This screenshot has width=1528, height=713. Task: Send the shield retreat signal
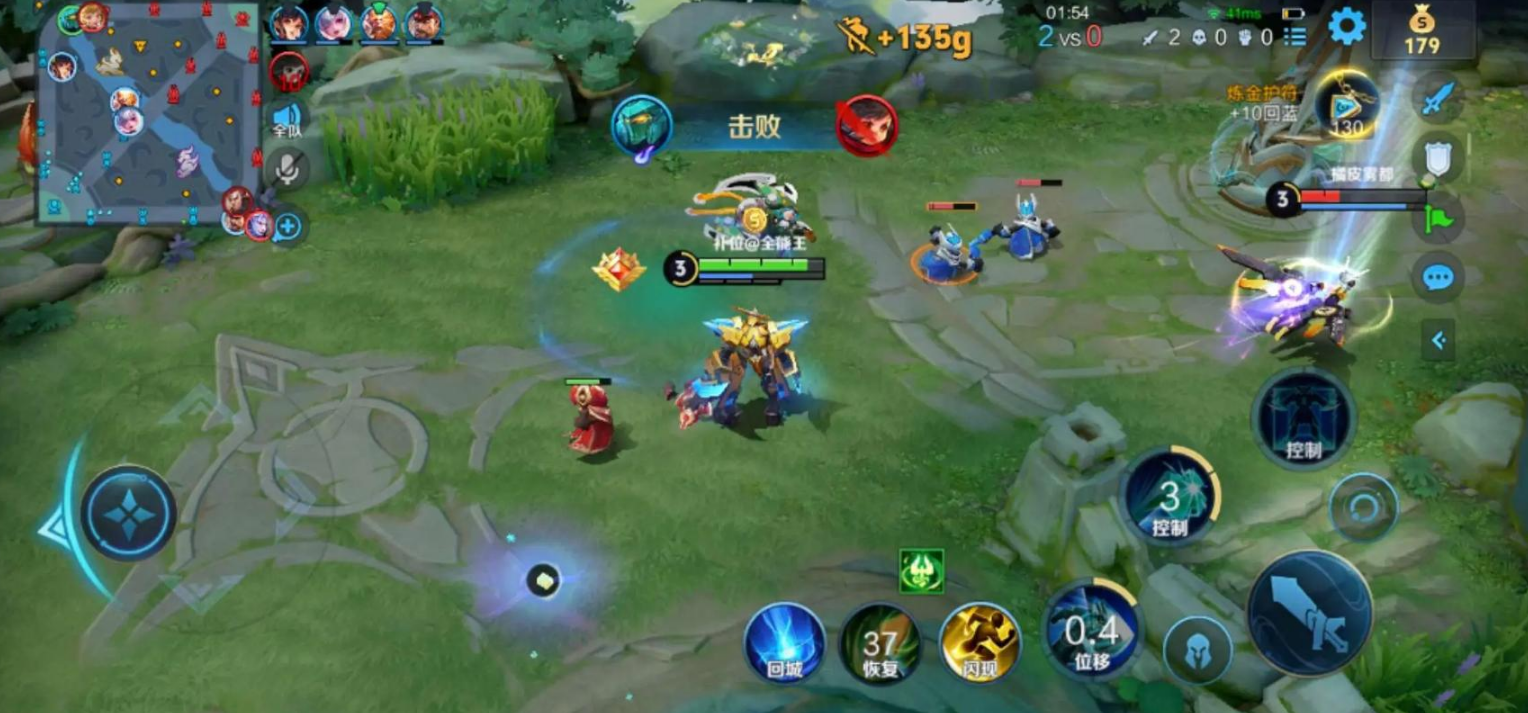(1437, 159)
